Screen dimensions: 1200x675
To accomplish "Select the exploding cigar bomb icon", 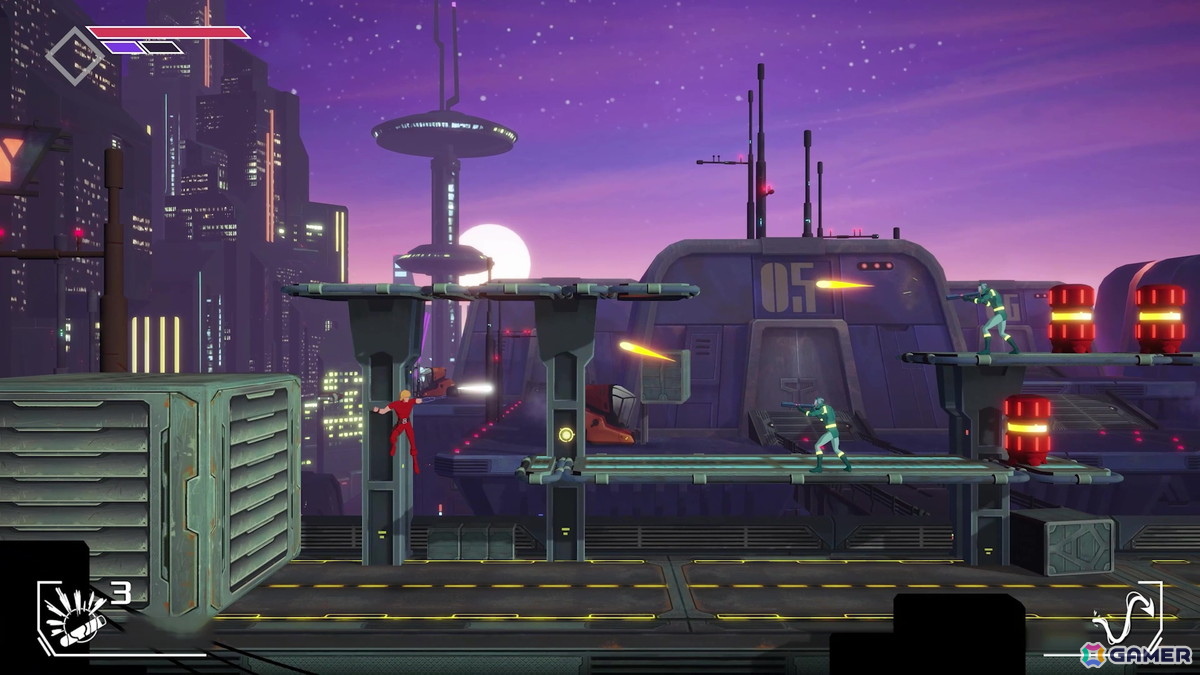I will (72, 615).
